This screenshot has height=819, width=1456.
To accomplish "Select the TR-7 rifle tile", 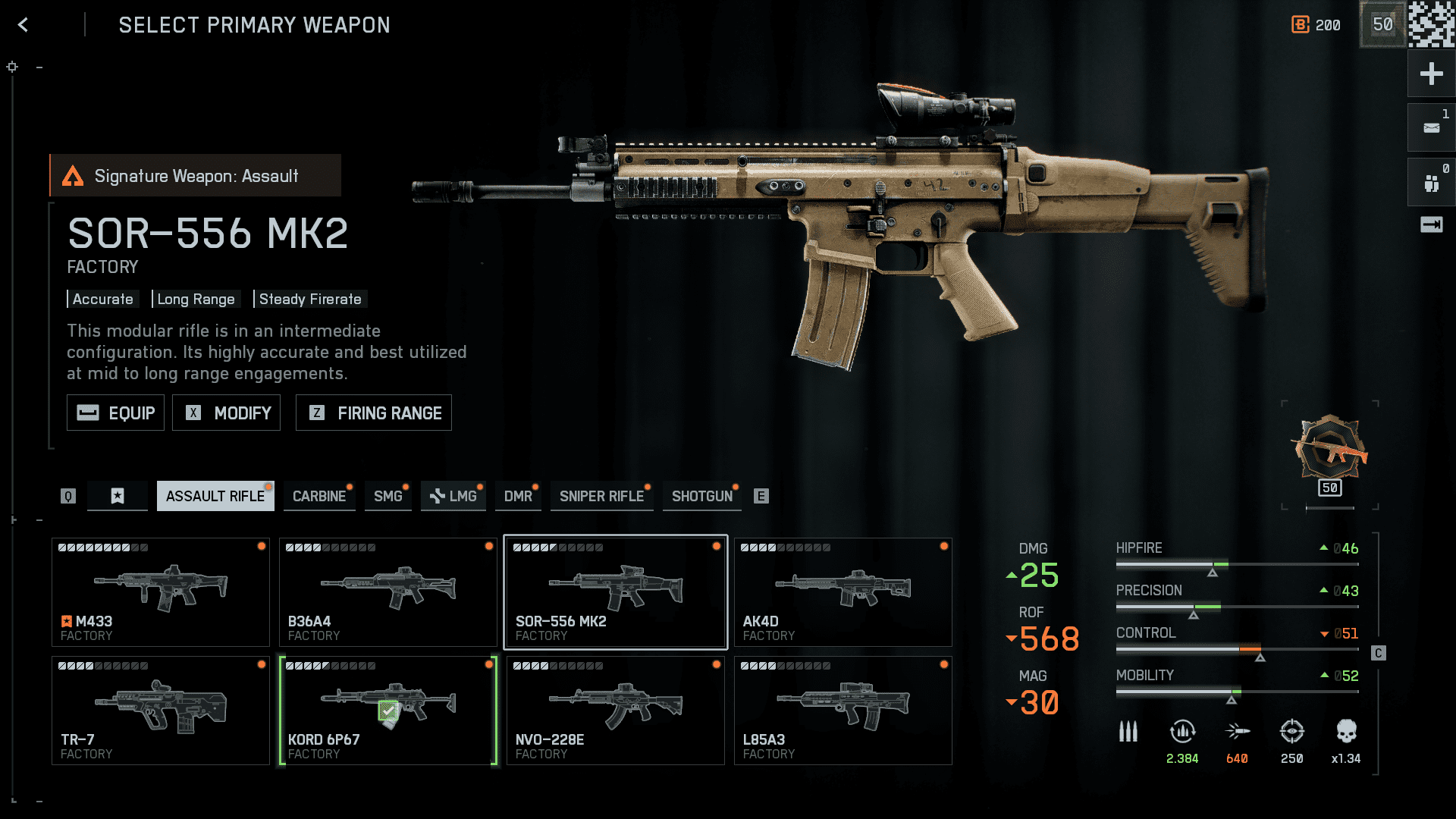I will (161, 711).
